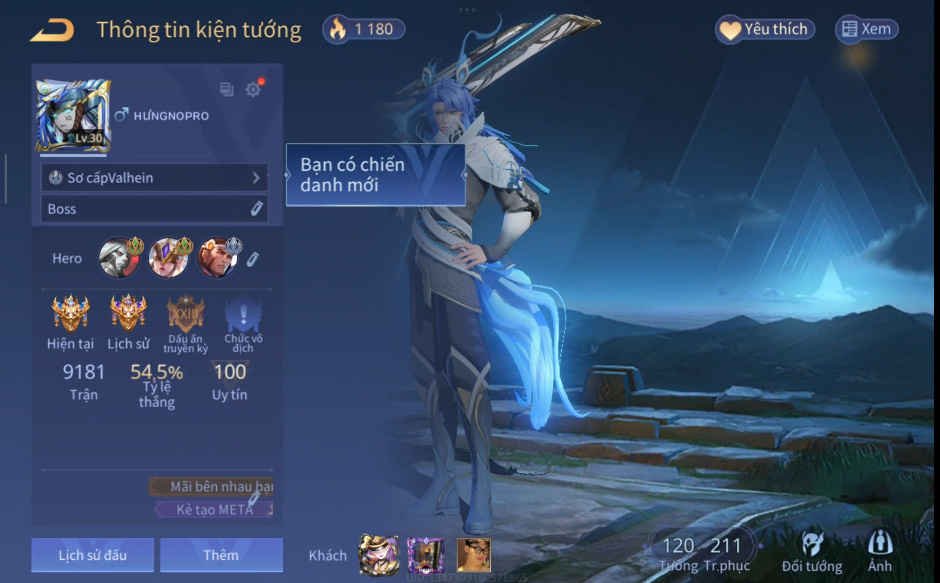Click the Yêu thích heart button

tap(765, 30)
